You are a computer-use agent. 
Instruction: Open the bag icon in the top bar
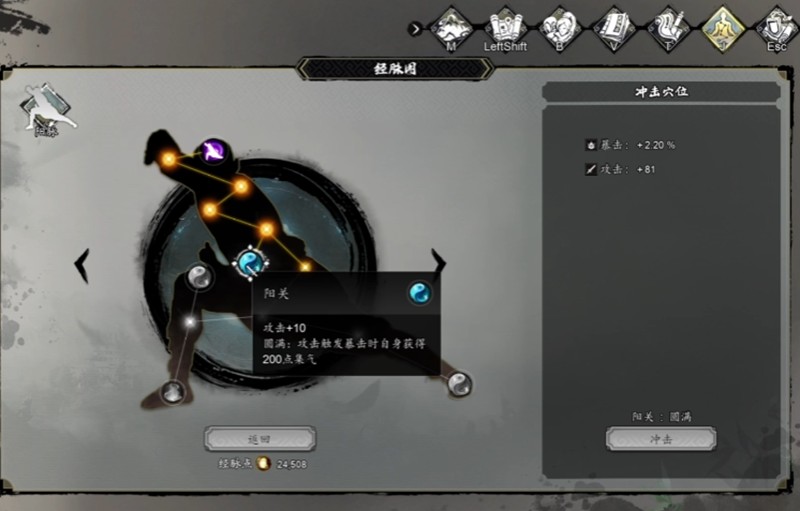(x=560, y=27)
